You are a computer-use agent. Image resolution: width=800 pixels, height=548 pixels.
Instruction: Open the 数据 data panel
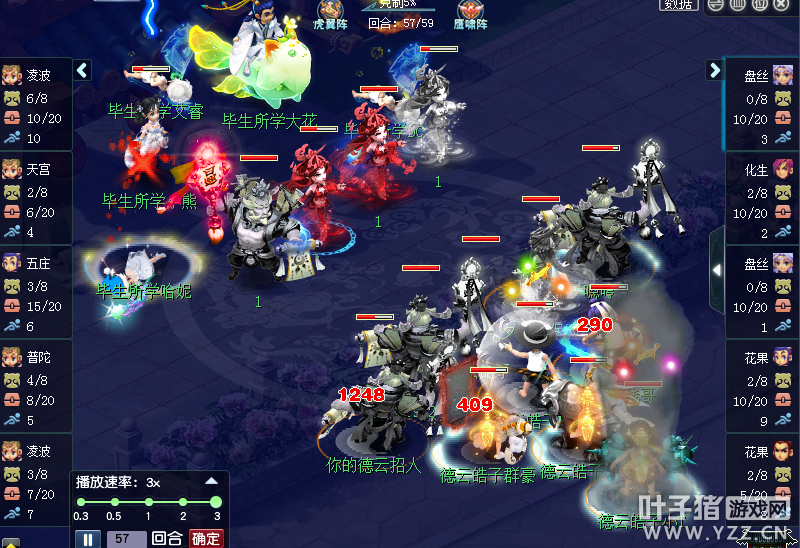679,5
